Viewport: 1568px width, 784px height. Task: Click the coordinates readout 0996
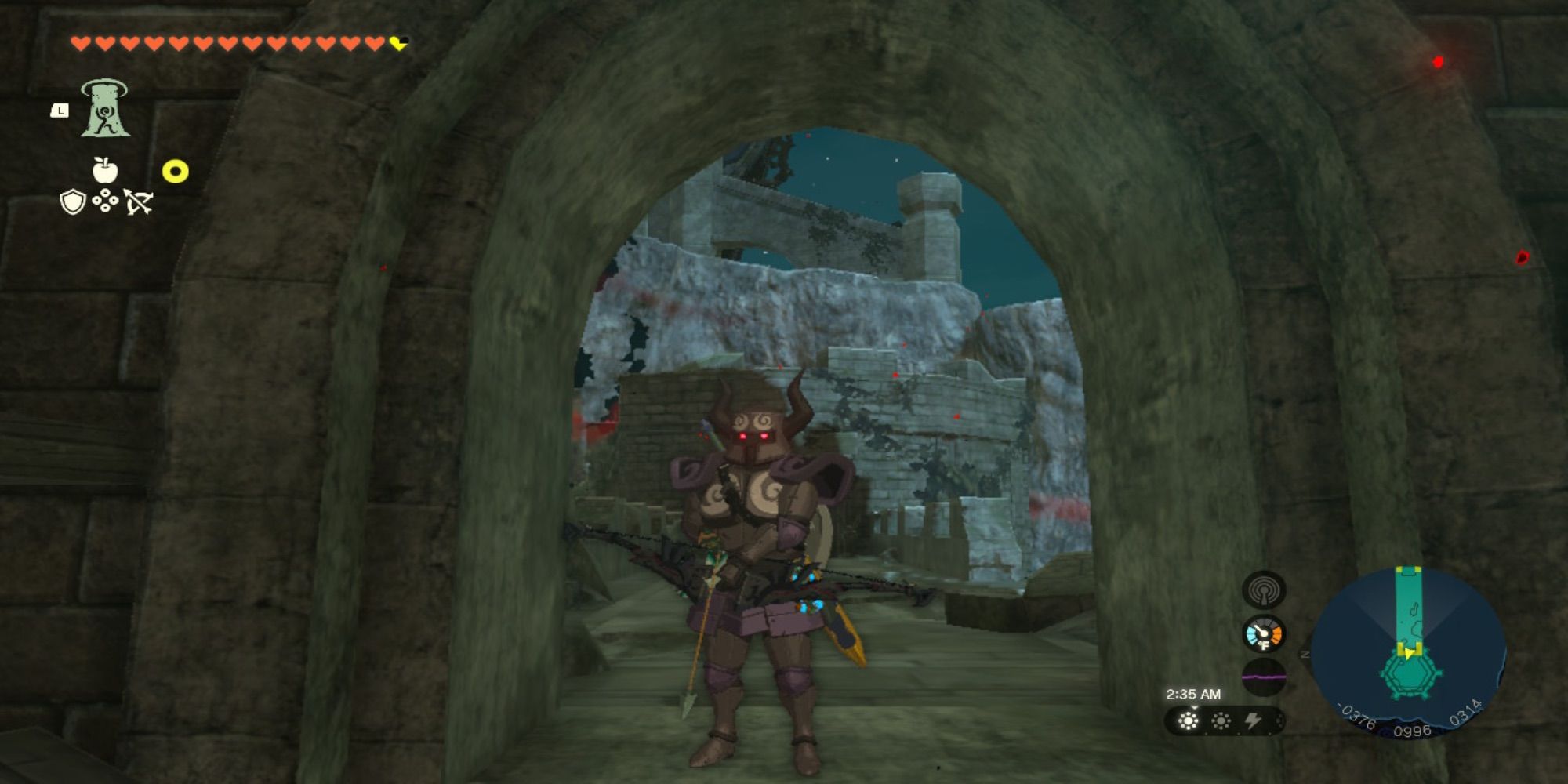coord(1411,729)
